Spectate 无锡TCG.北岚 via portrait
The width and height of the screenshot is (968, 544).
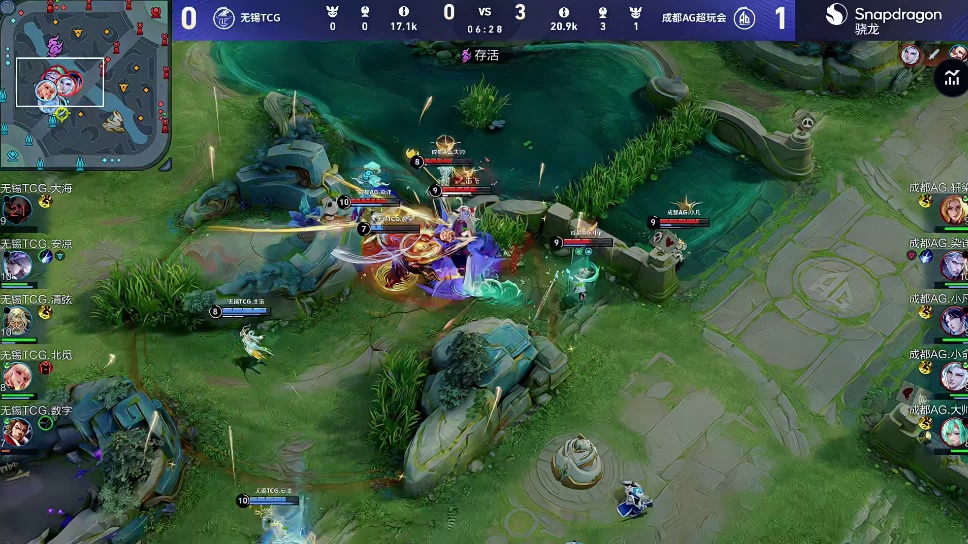(x=17, y=376)
